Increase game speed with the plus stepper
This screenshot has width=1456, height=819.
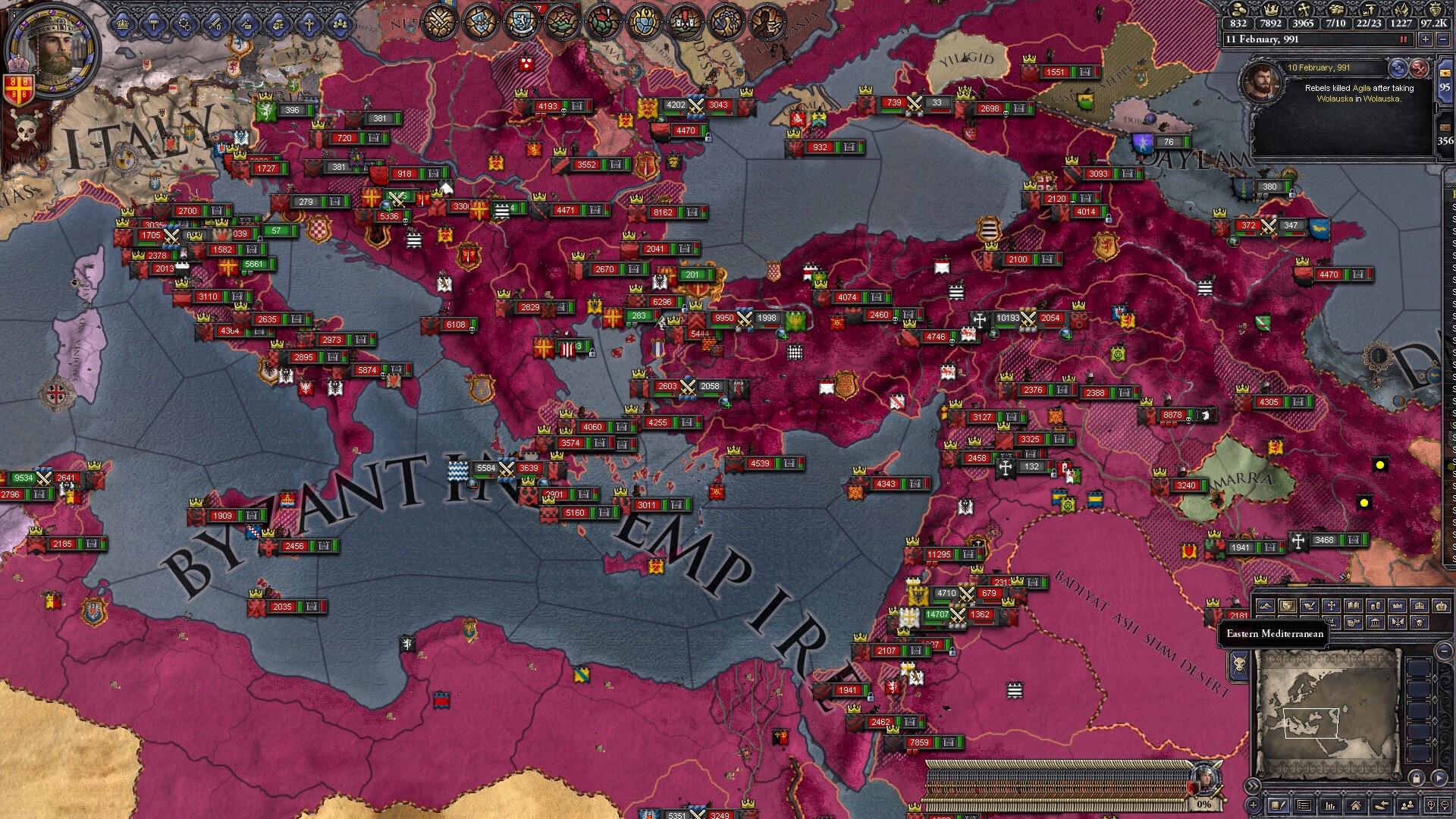pos(1426,39)
